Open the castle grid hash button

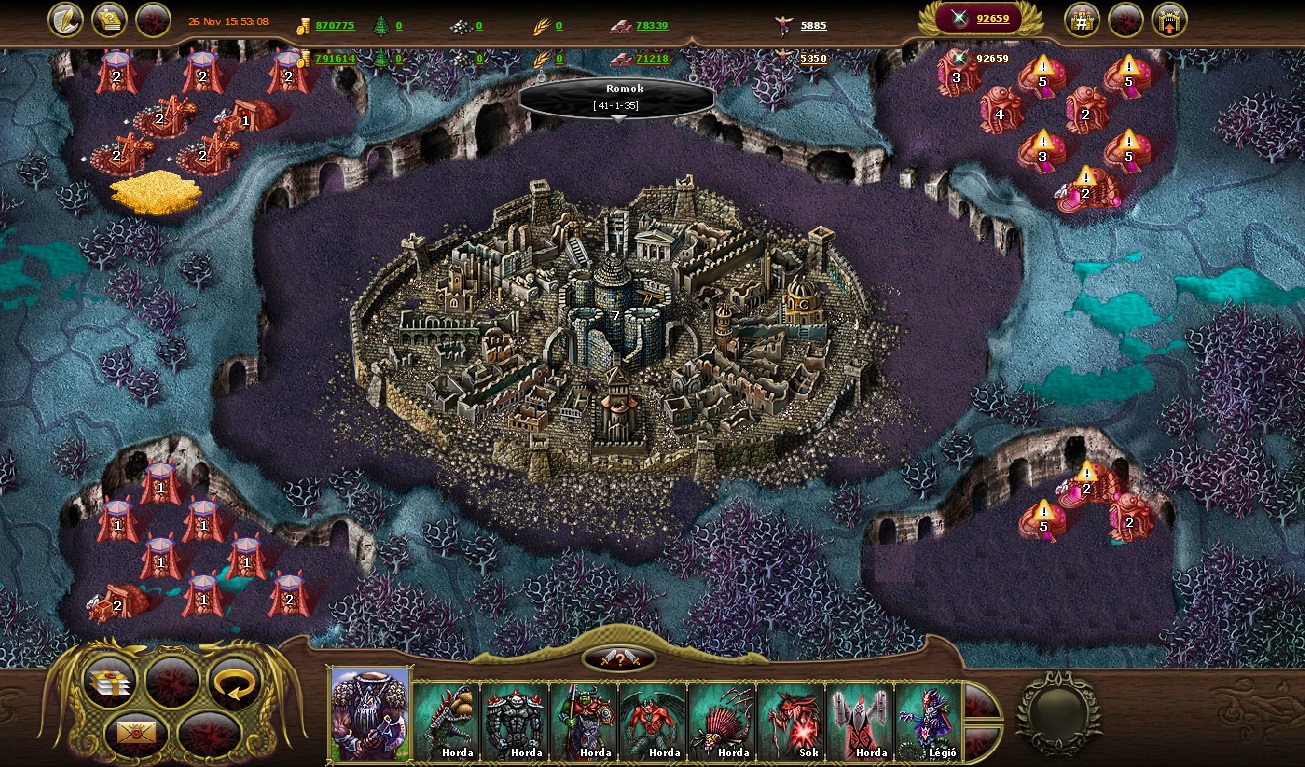coord(1082,19)
